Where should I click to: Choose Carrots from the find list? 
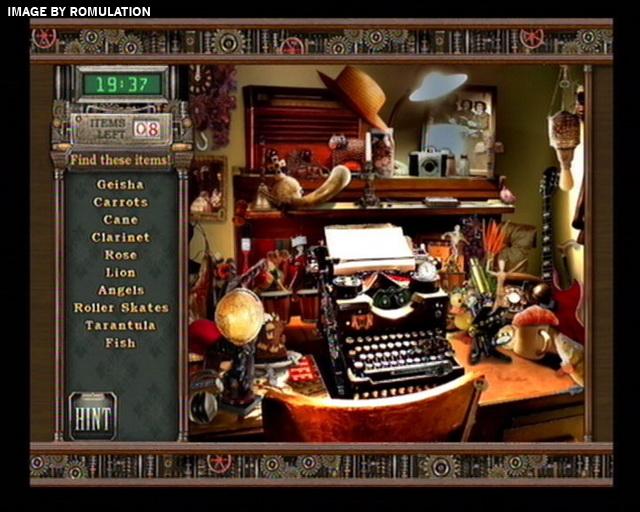[x=120, y=202]
